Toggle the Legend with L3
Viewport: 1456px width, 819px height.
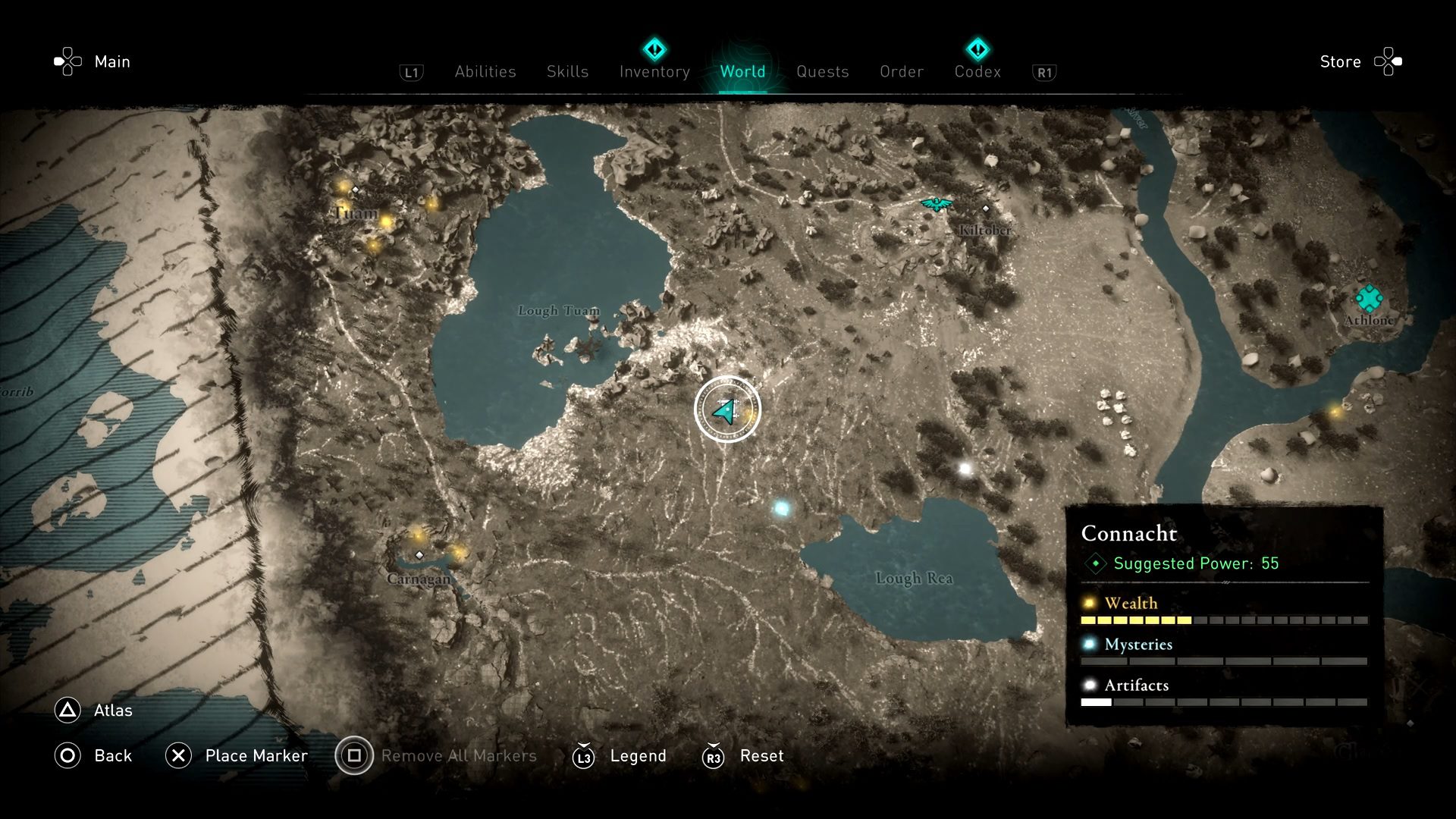(x=583, y=756)
